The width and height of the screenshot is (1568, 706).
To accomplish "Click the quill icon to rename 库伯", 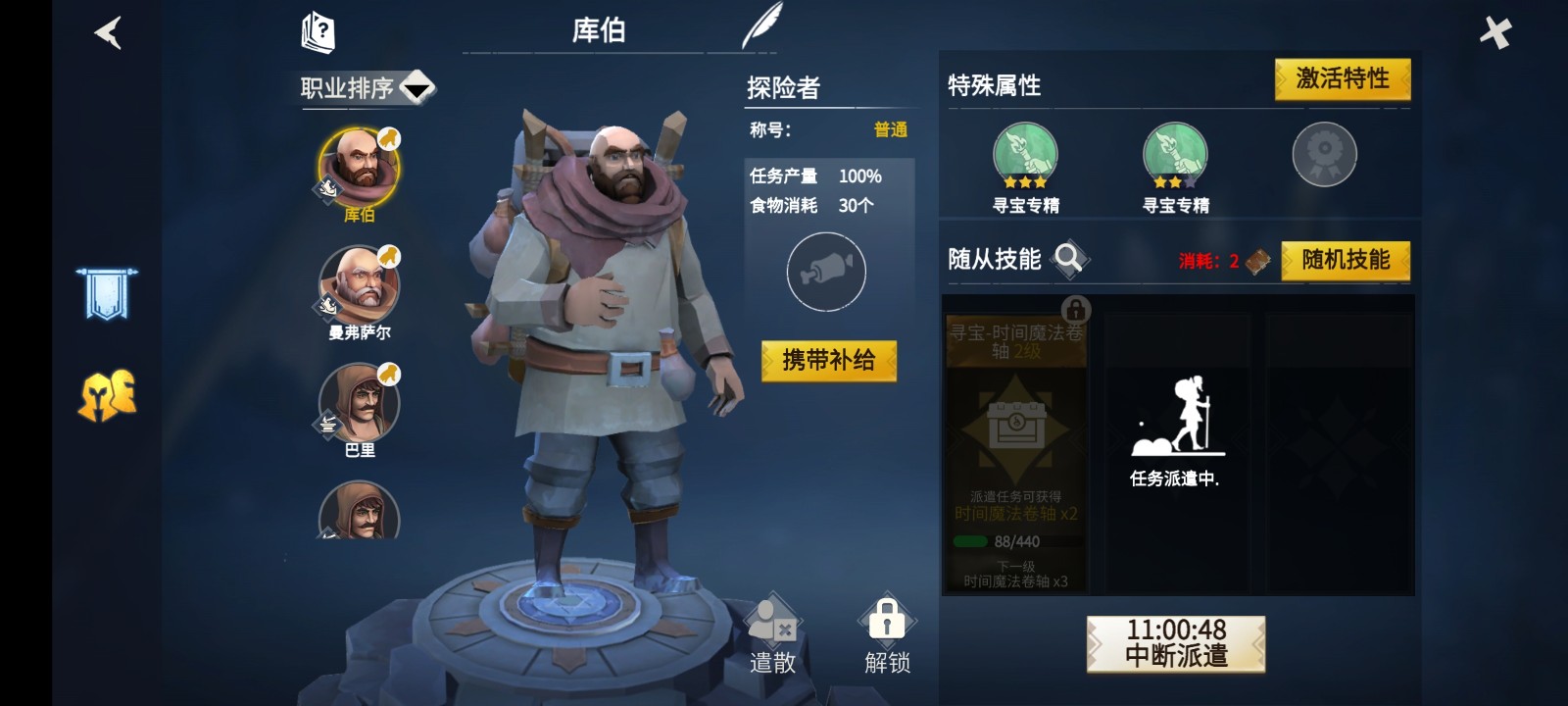I will click(x=762, y=24).
